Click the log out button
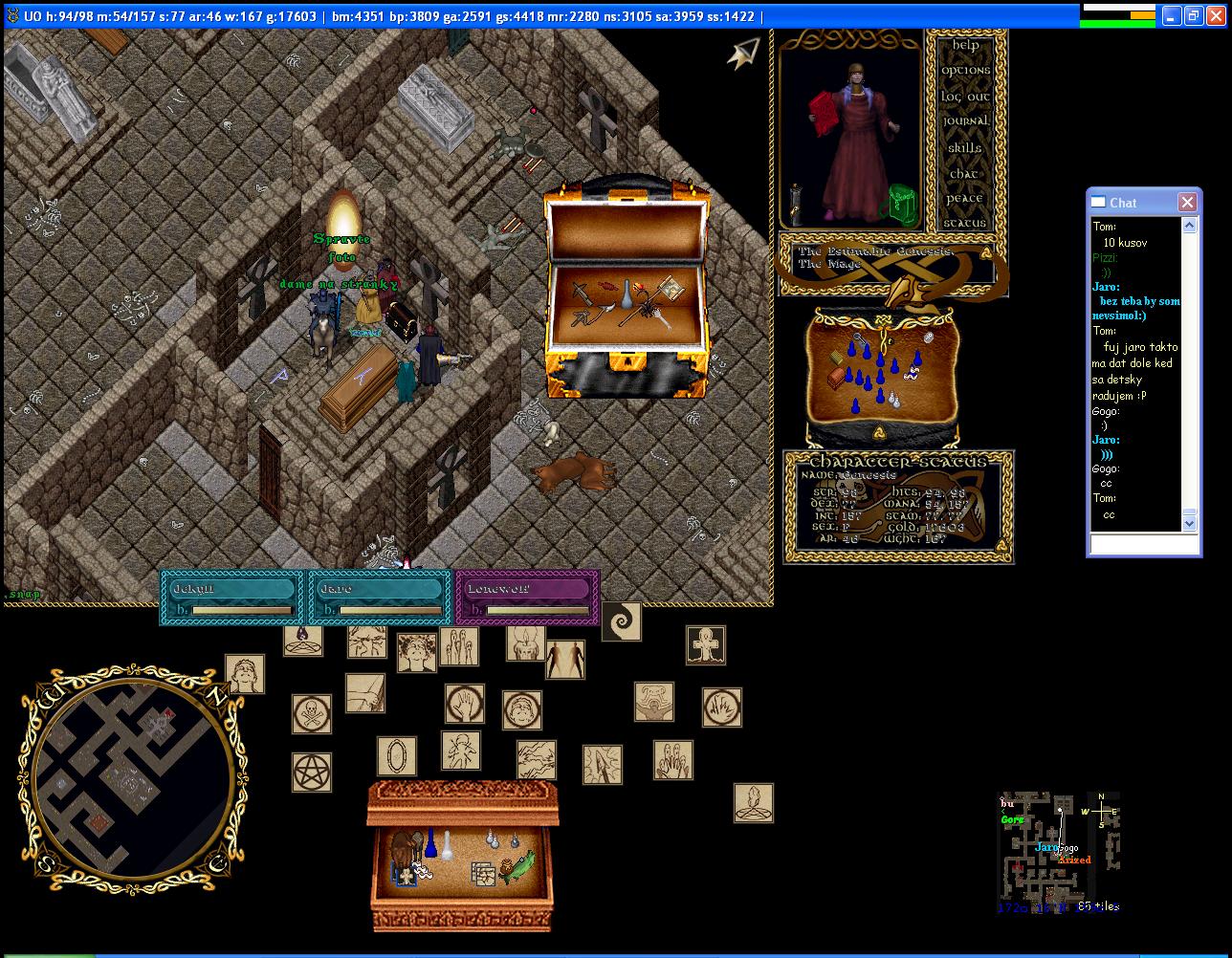Image resolution: width=1232 pixels, height=958 pixels. tap(965, 97)
